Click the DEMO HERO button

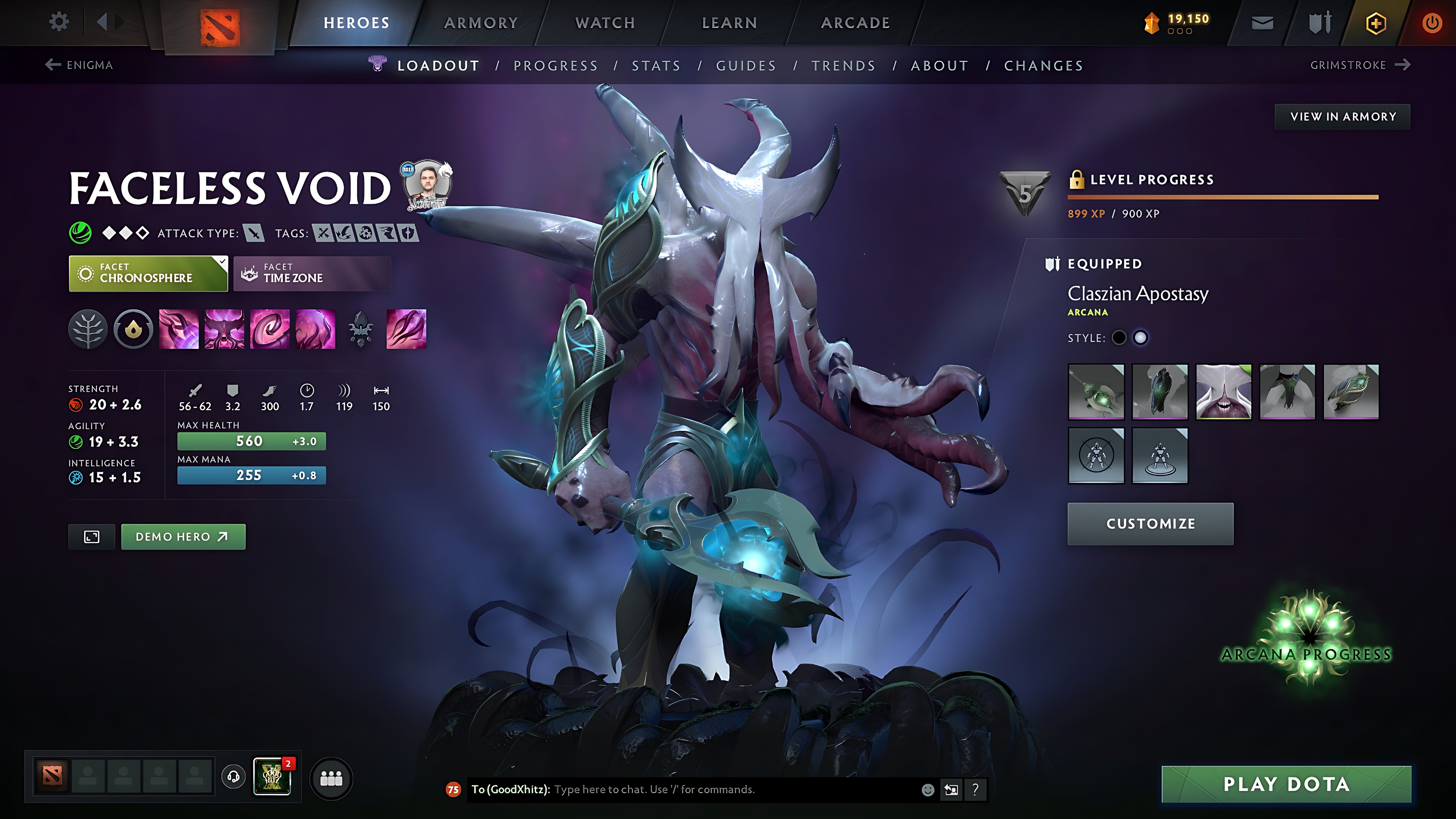click(183, 536)
